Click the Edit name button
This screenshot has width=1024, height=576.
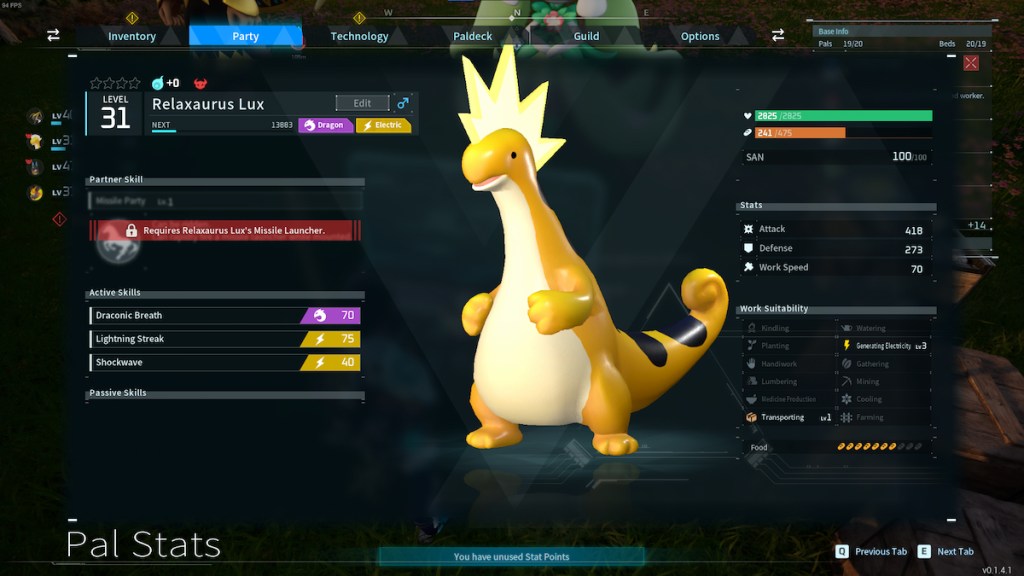(362, 103)
